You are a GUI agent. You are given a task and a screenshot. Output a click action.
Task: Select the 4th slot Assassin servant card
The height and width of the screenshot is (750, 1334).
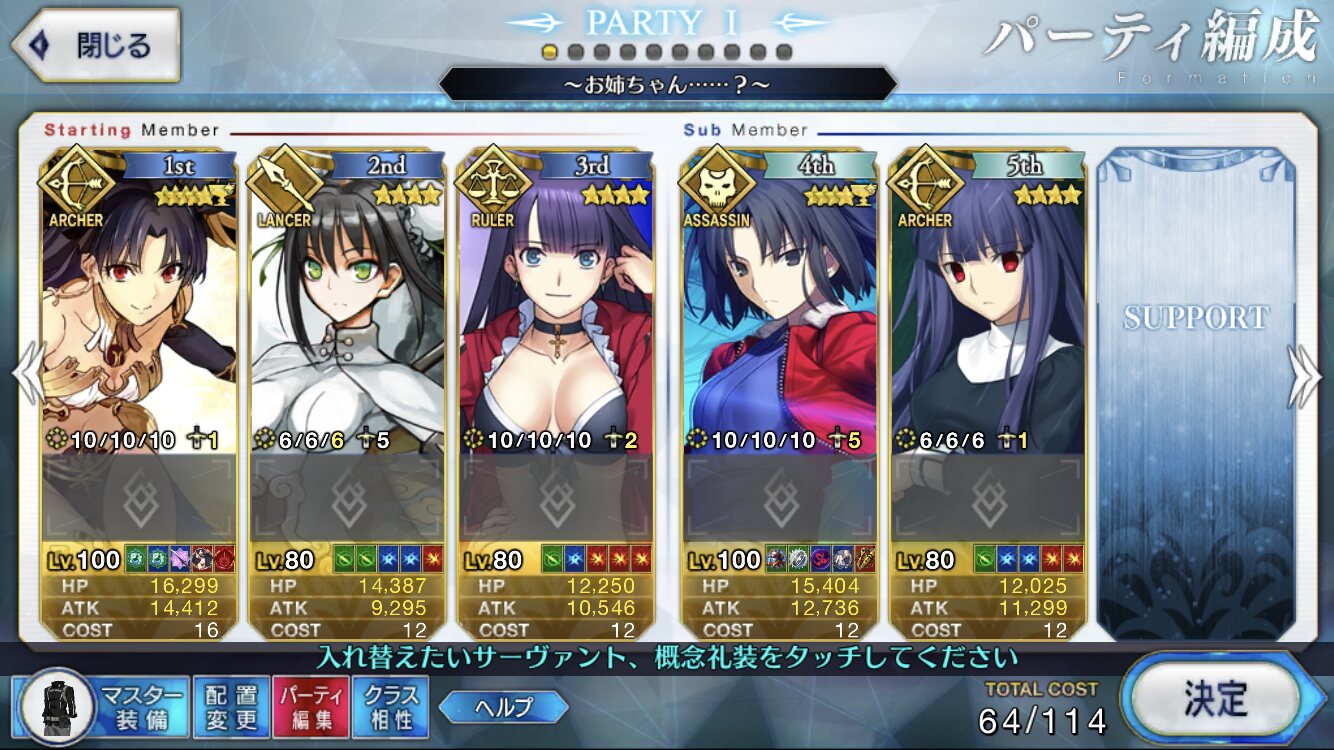coord(780,320)
